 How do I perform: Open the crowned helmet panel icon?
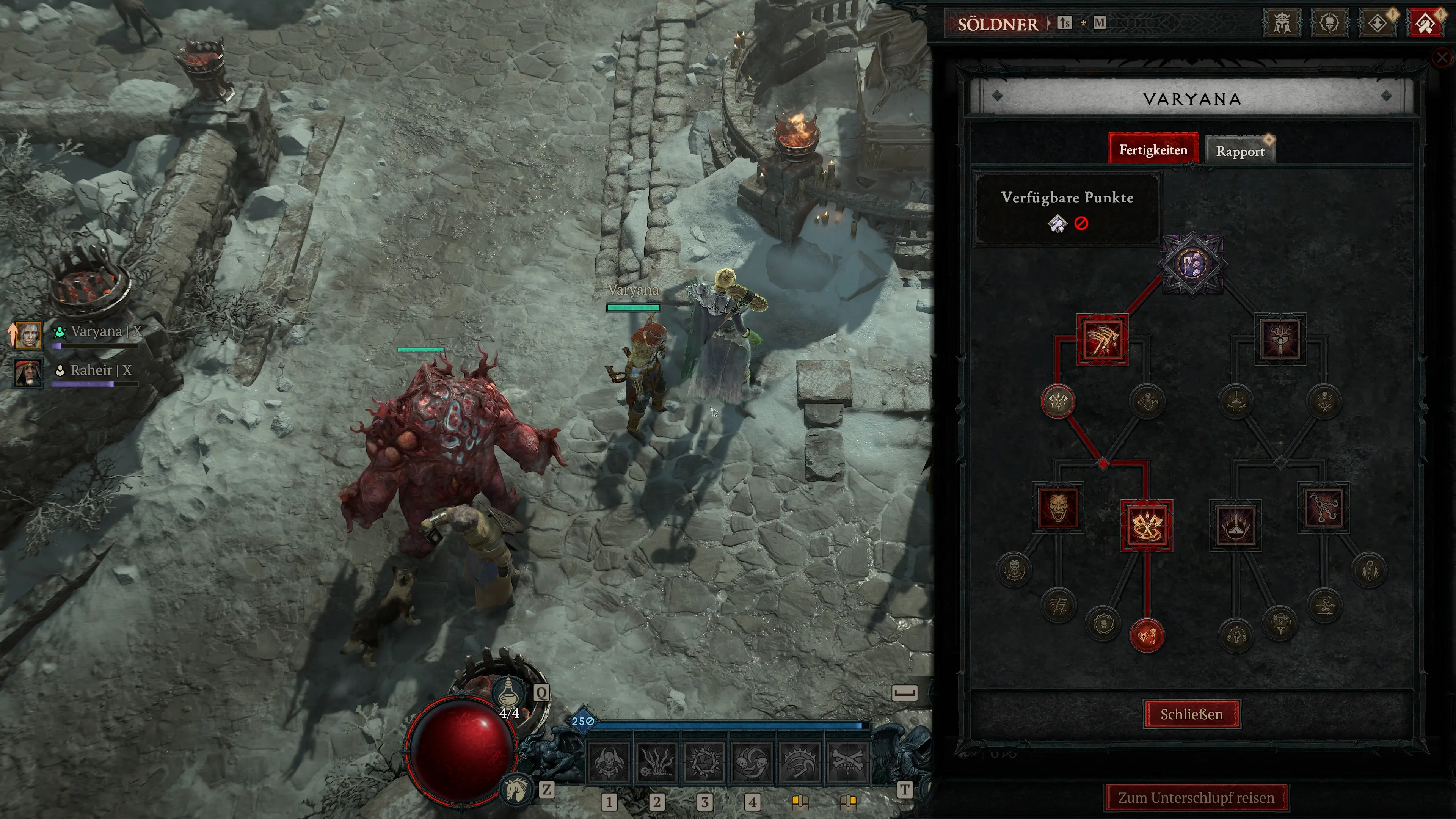[1282, 24]
